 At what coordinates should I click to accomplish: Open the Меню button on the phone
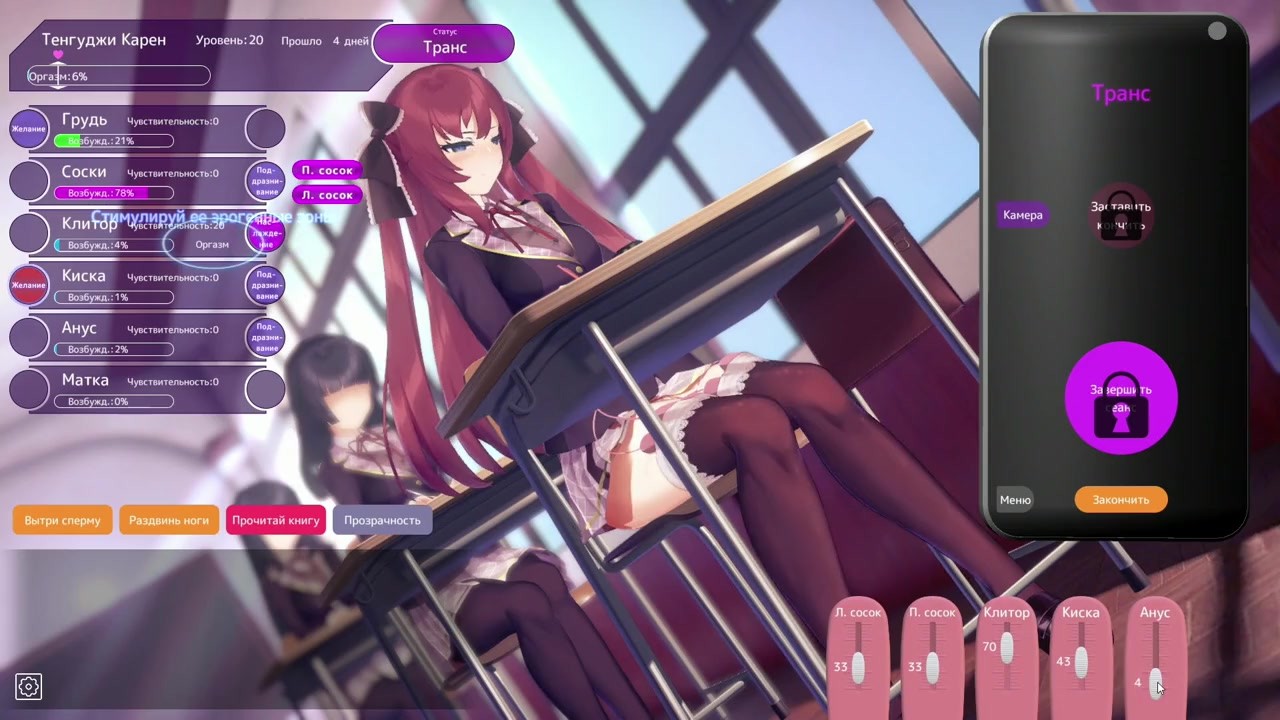[x=1015, y=500]
